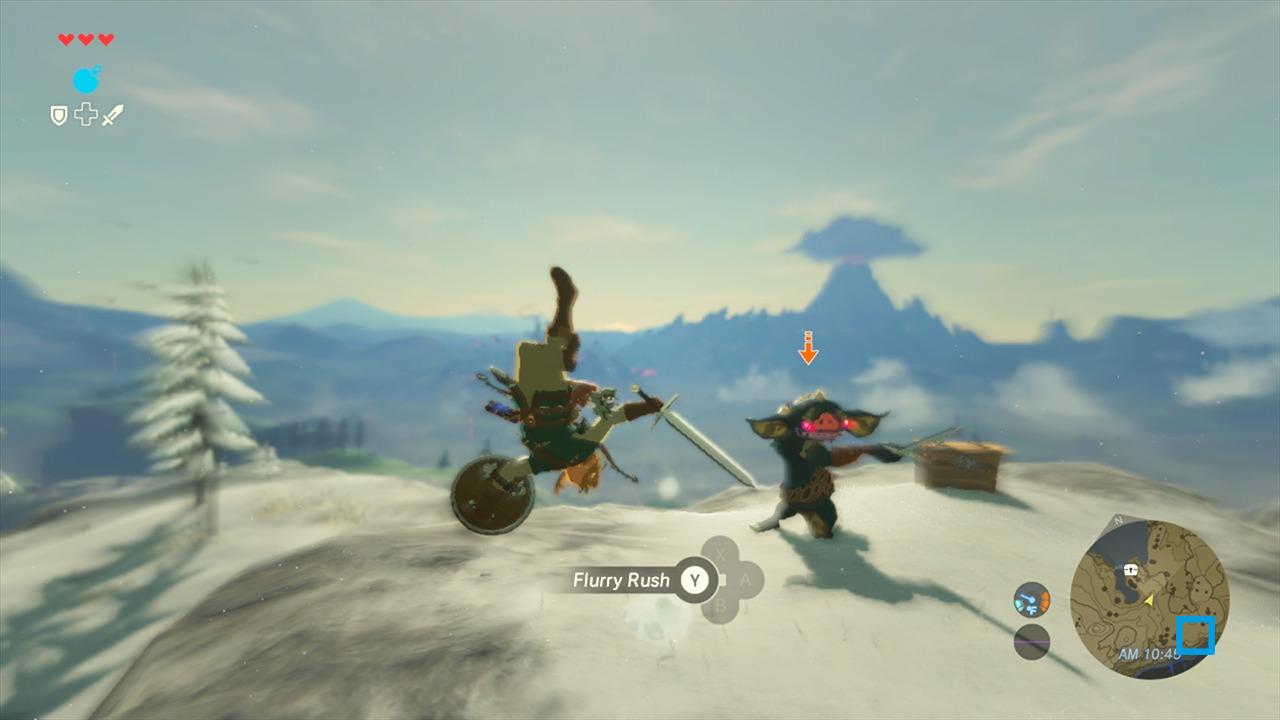Click the yellow player arrow on the minimap
Image resolution: width=1280 pixels, height=720 pixels.
[x=1149, y=600]
